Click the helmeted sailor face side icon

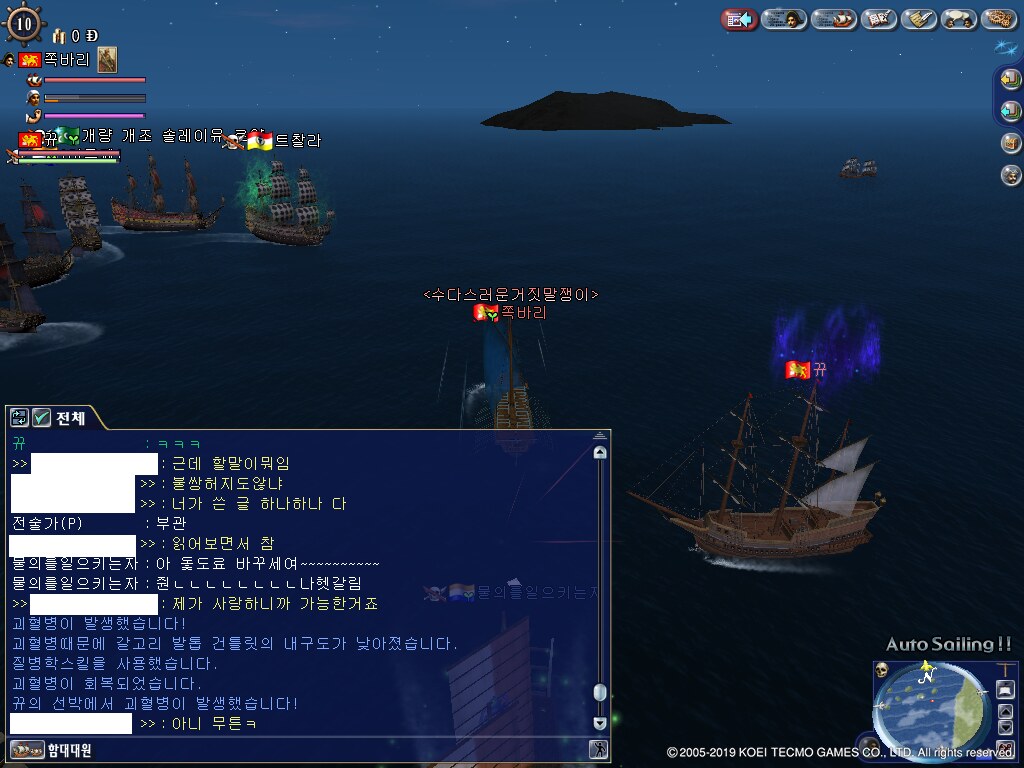pyautogui.click(x=1010, y=175)
